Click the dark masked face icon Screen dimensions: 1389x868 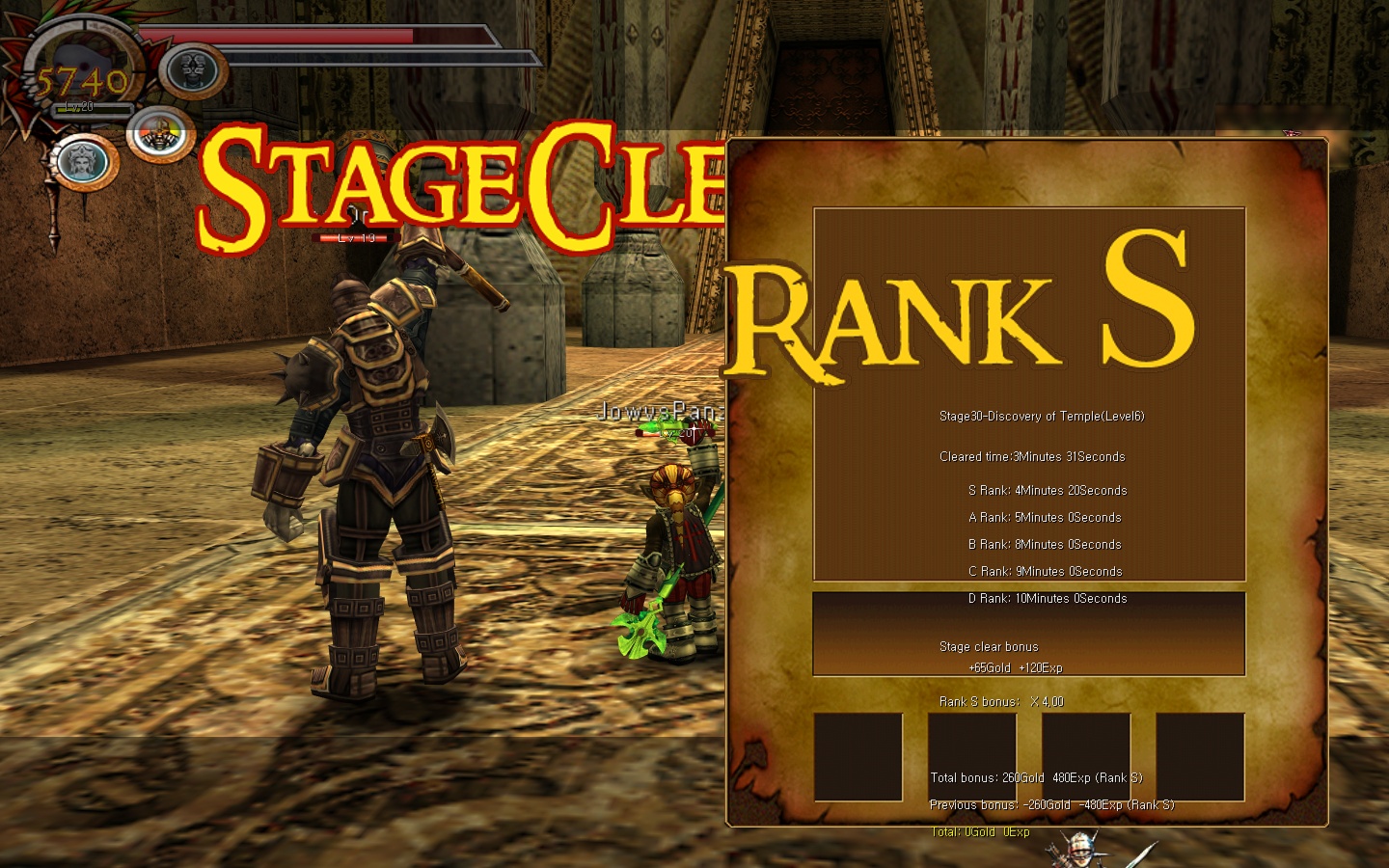194,70
